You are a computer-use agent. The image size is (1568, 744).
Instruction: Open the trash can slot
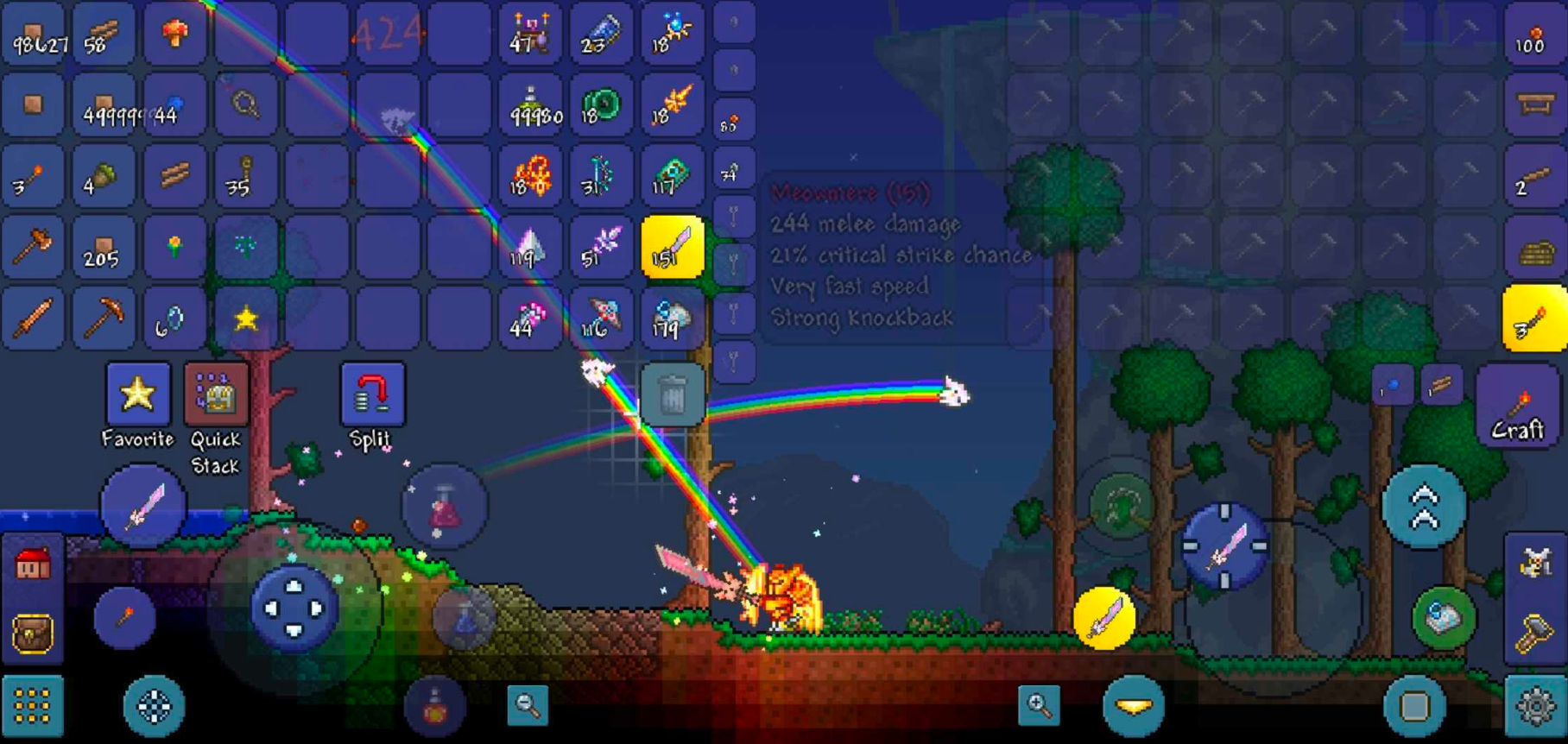[x=672, y=395]
